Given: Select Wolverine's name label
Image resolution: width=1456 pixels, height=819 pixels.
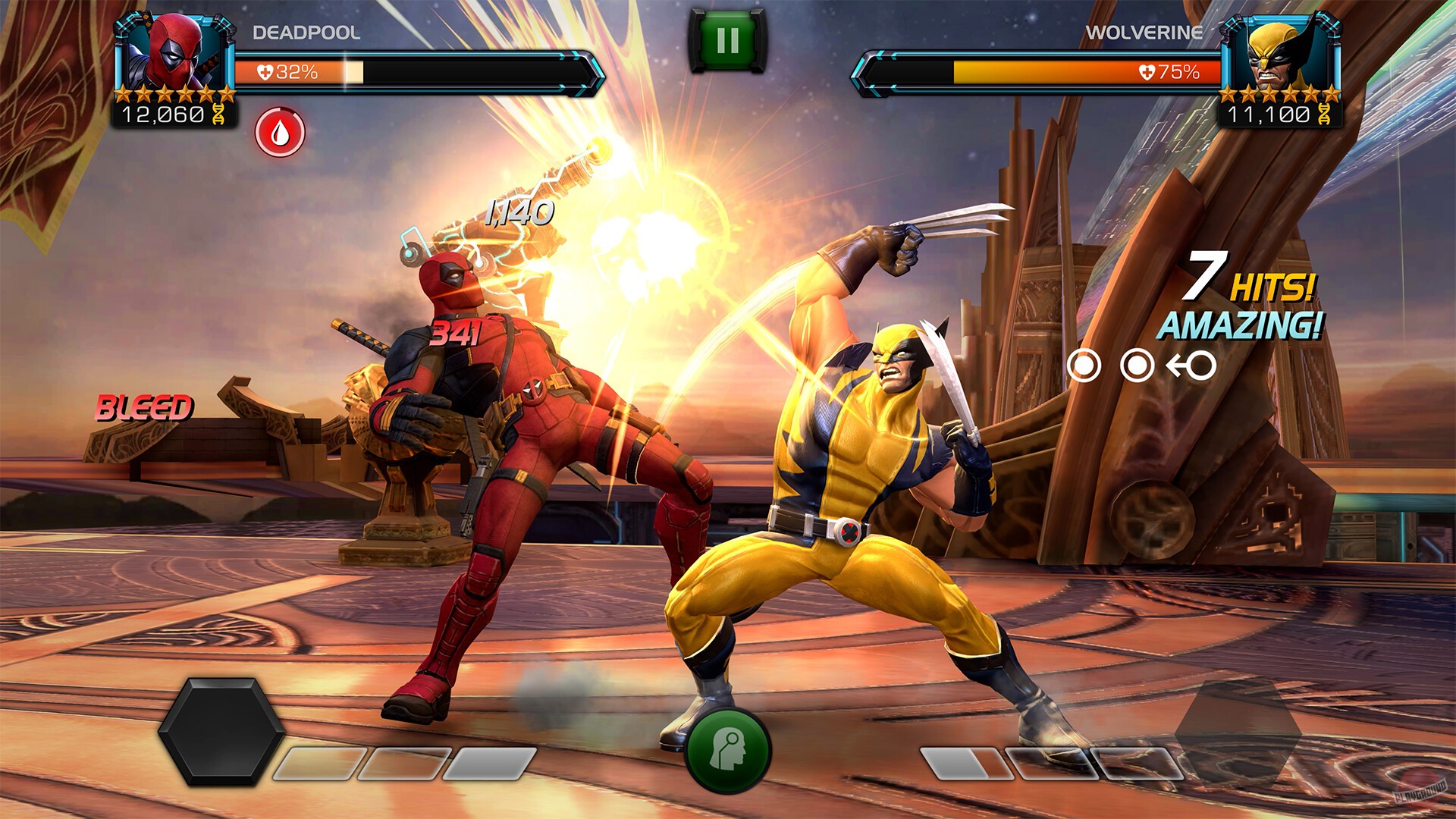Looking at the screenshot, I should (1144, 33).
